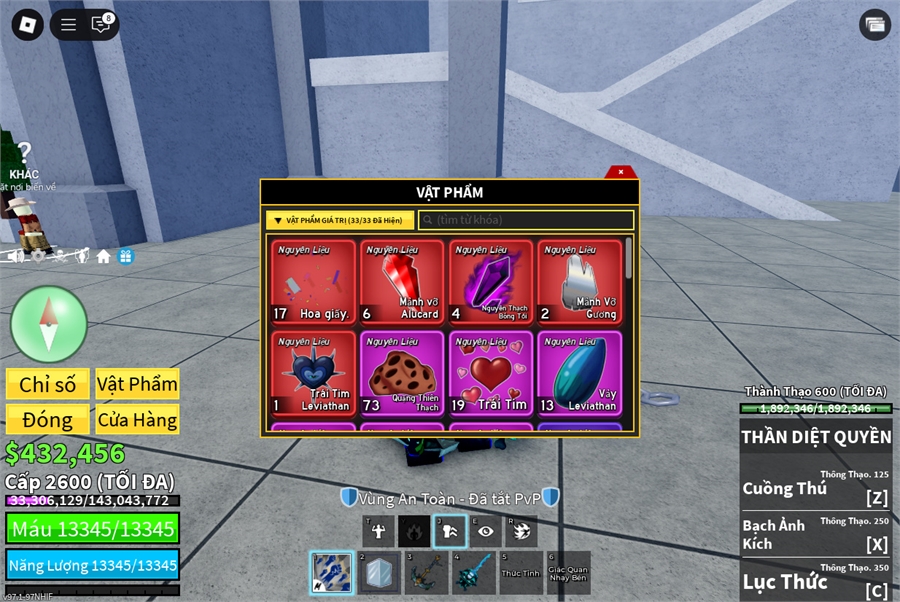
Task: Open the Cửa Hàng shop
Action: [x=137, y=420]
